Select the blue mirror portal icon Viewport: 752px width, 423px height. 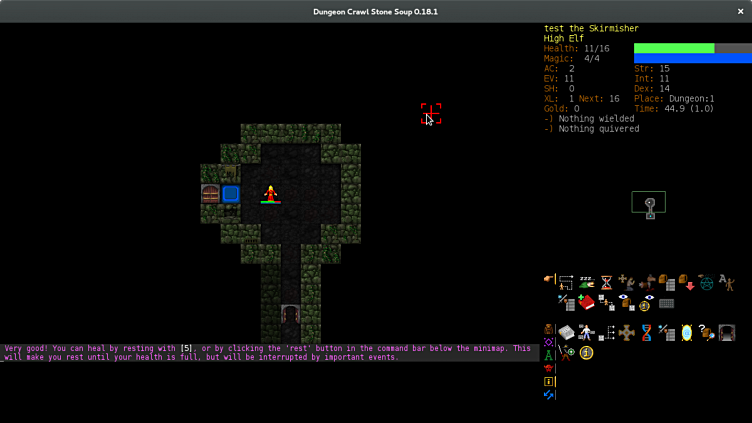click(x=686, y=333)
